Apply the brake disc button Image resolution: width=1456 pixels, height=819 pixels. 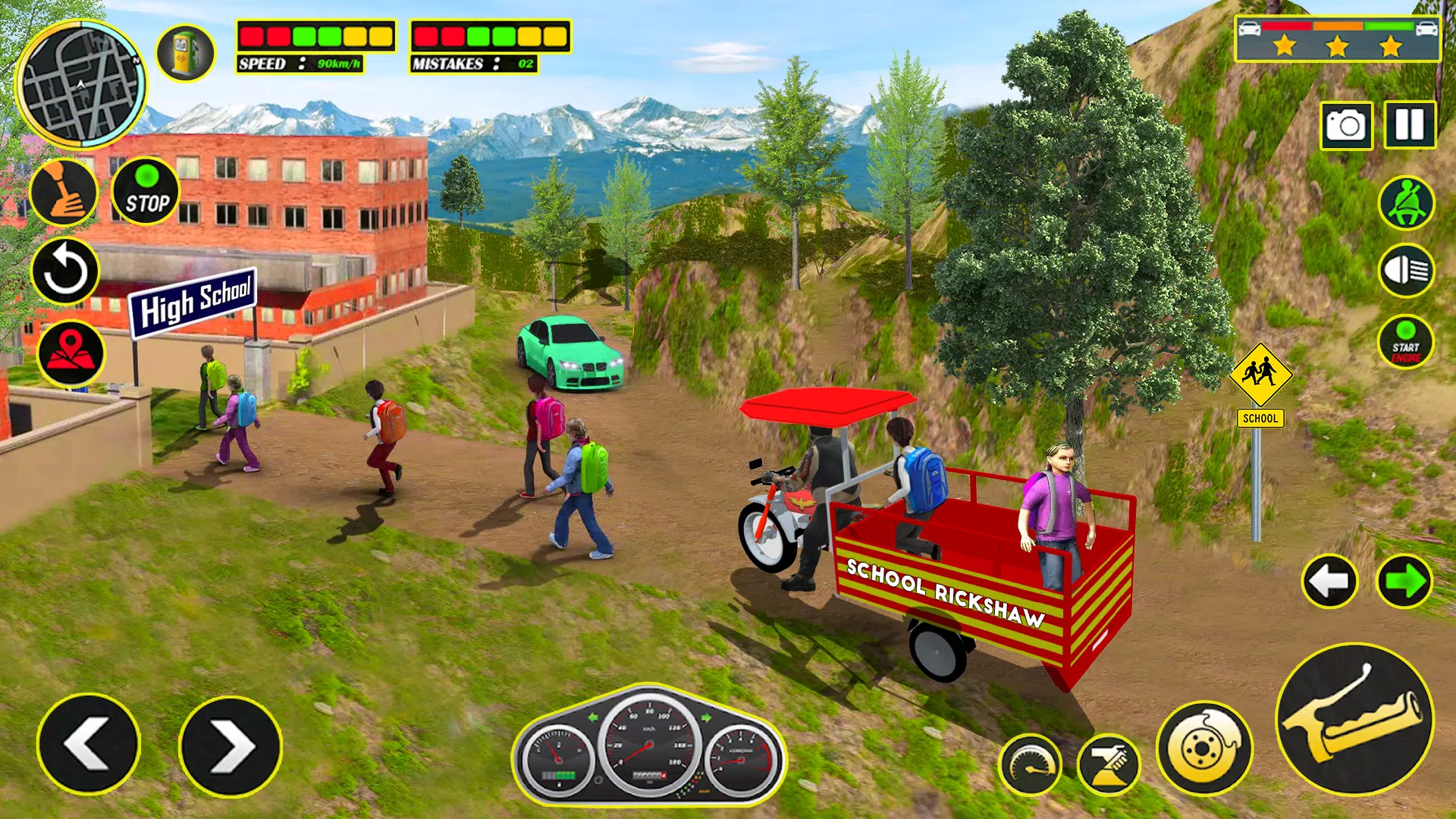(x=1203, y=748)
